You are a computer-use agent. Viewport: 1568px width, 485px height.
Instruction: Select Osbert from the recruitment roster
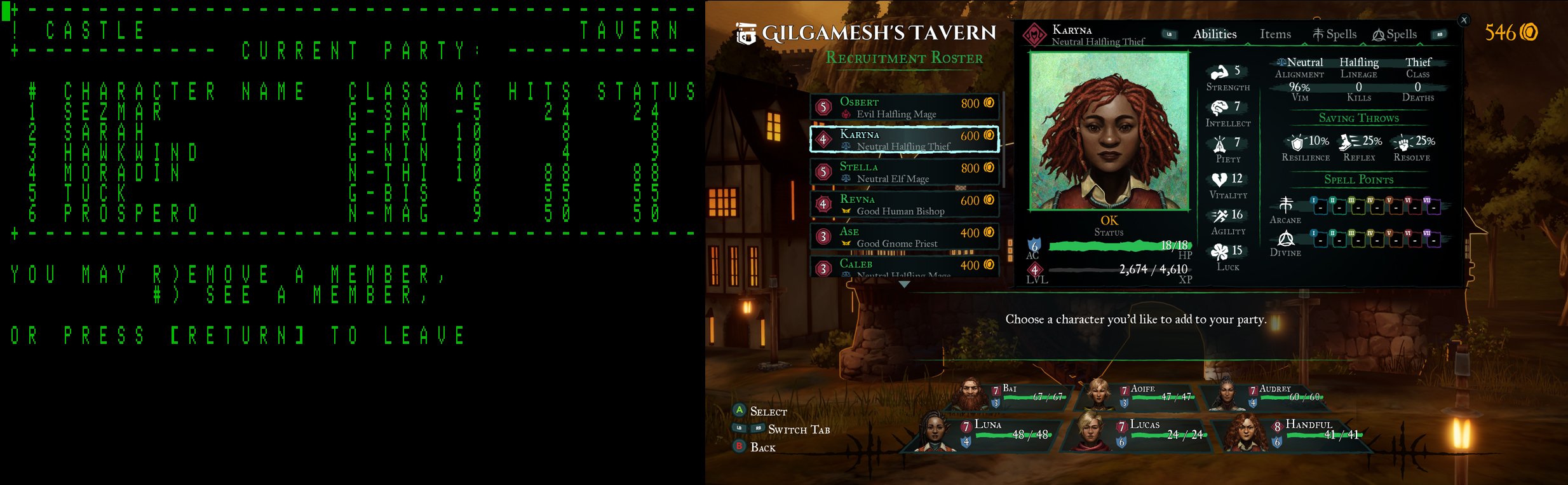[x=905, y=107]
